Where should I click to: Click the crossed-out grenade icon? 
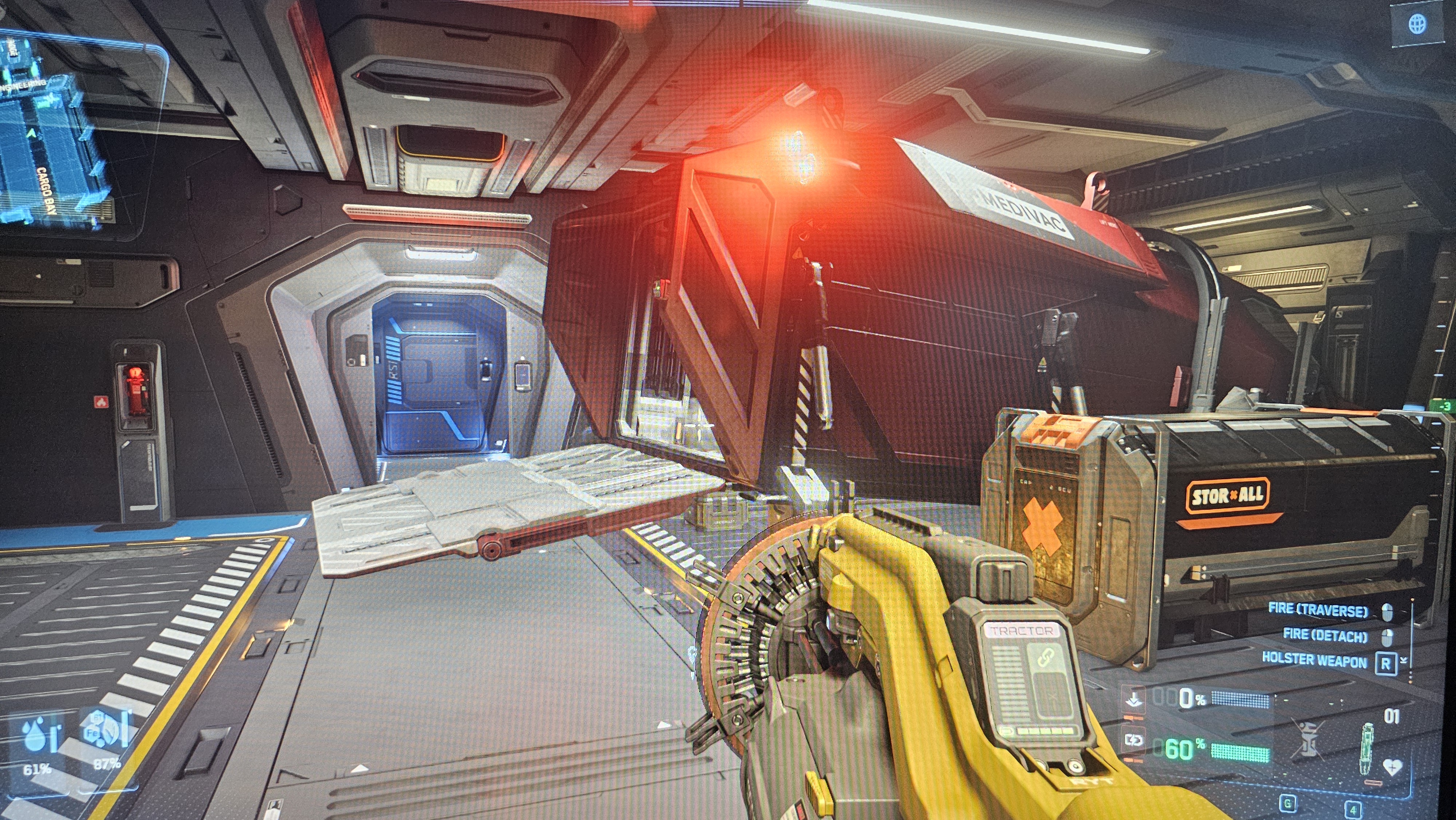[1307, 738]
